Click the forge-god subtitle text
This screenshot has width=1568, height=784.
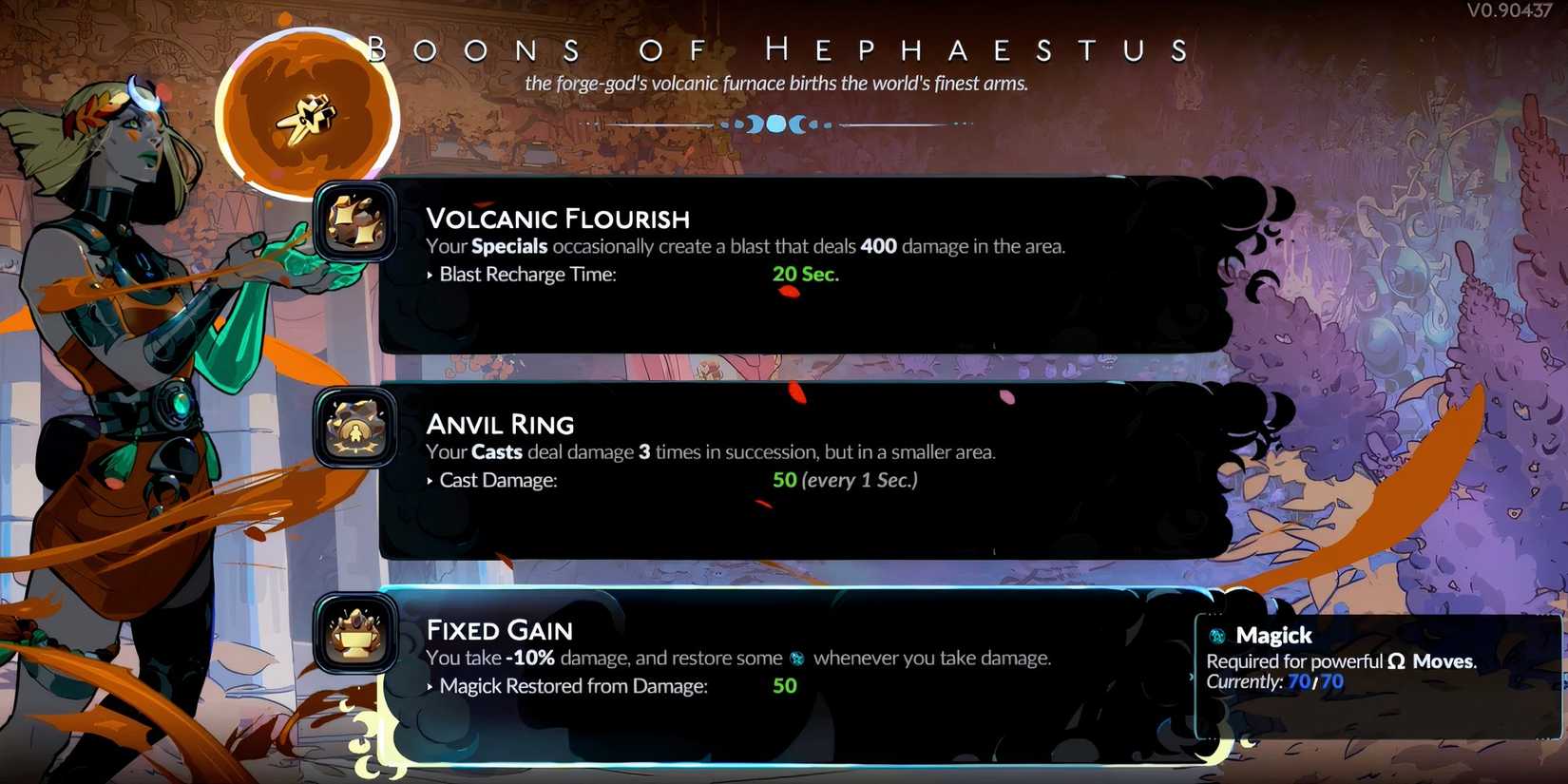coord(776,83)
